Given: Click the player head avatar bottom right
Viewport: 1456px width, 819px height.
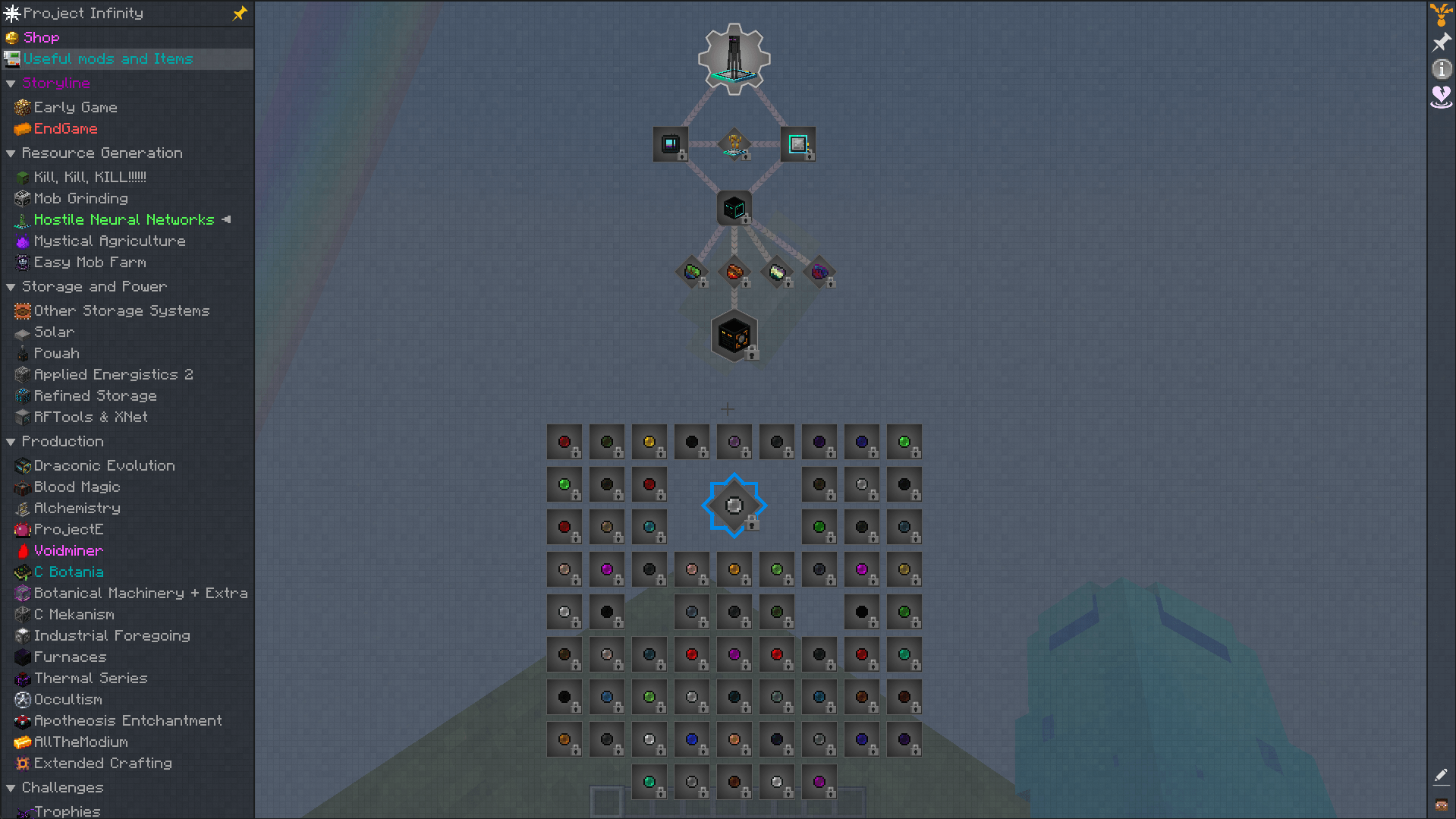Looking at the screenshot, I should pos(1441,806).
